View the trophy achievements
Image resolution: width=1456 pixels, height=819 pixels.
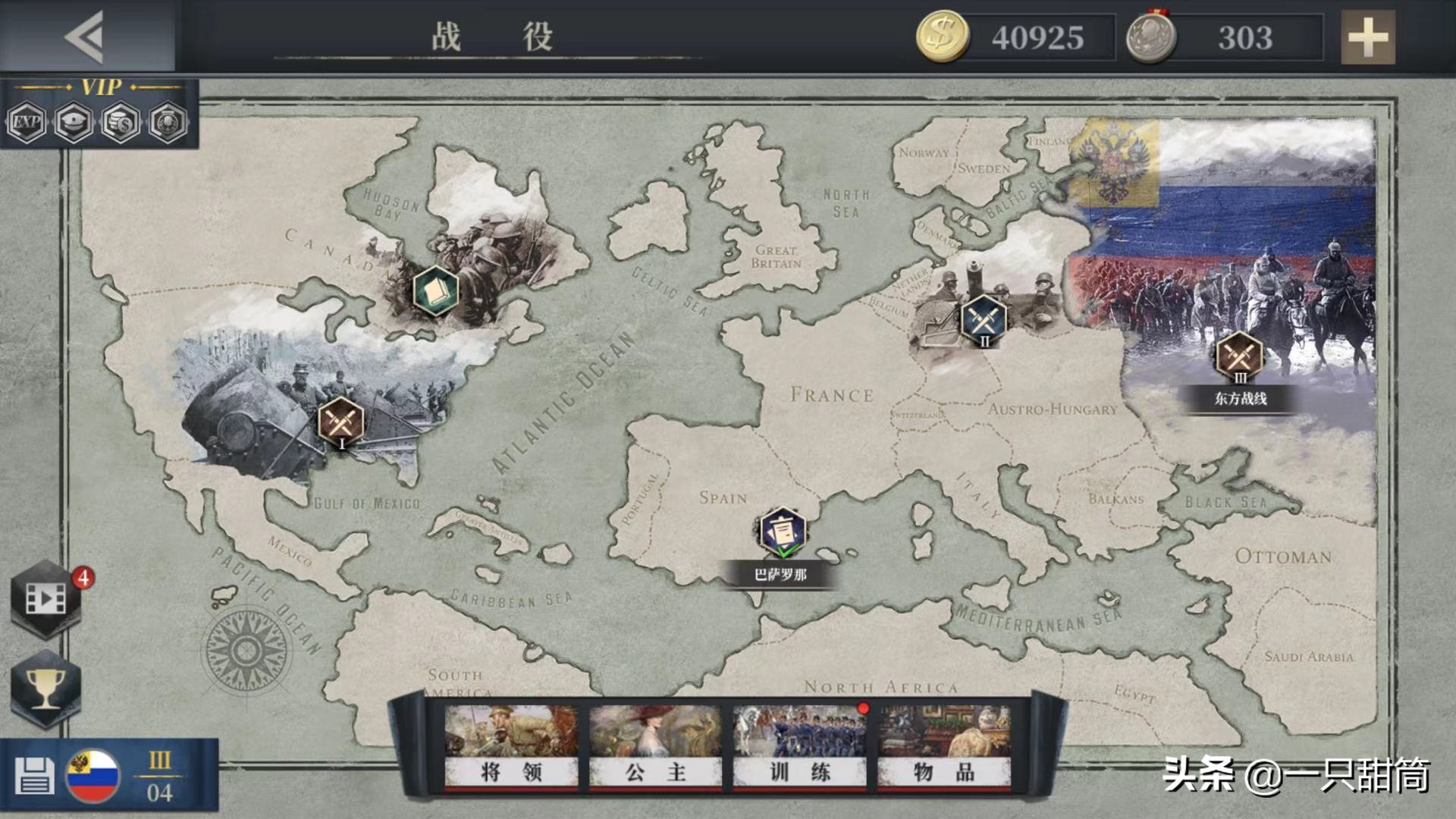click(x=45, y=688)
